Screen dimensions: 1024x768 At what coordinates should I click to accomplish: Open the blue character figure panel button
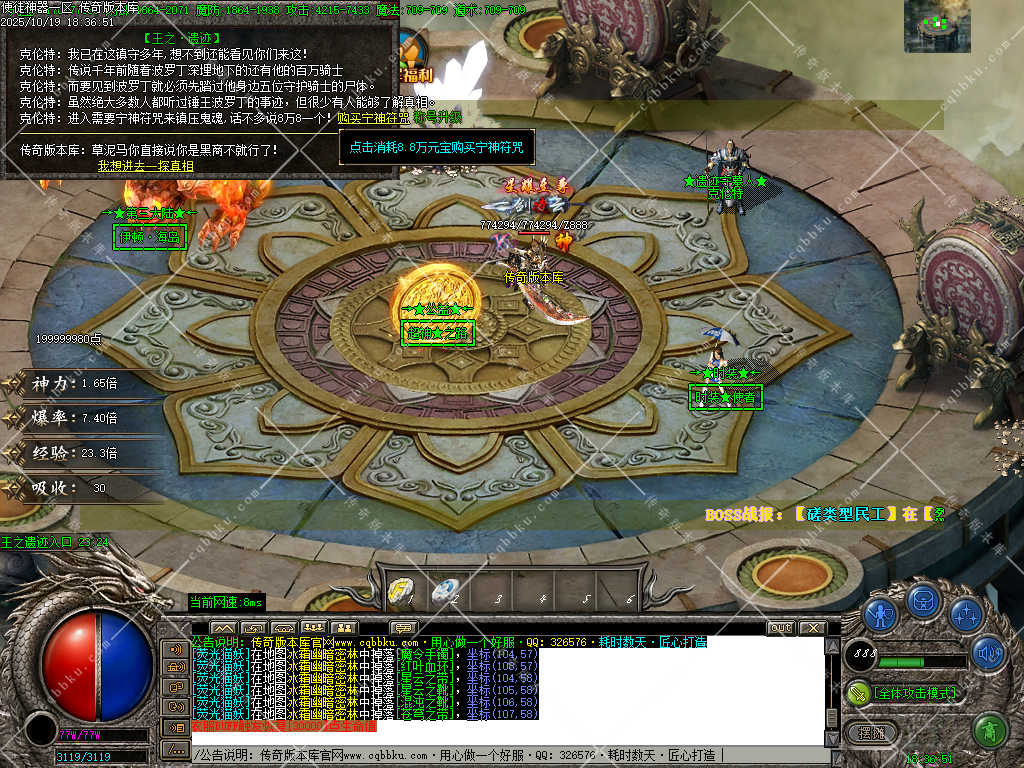click(x=880, y=612)
